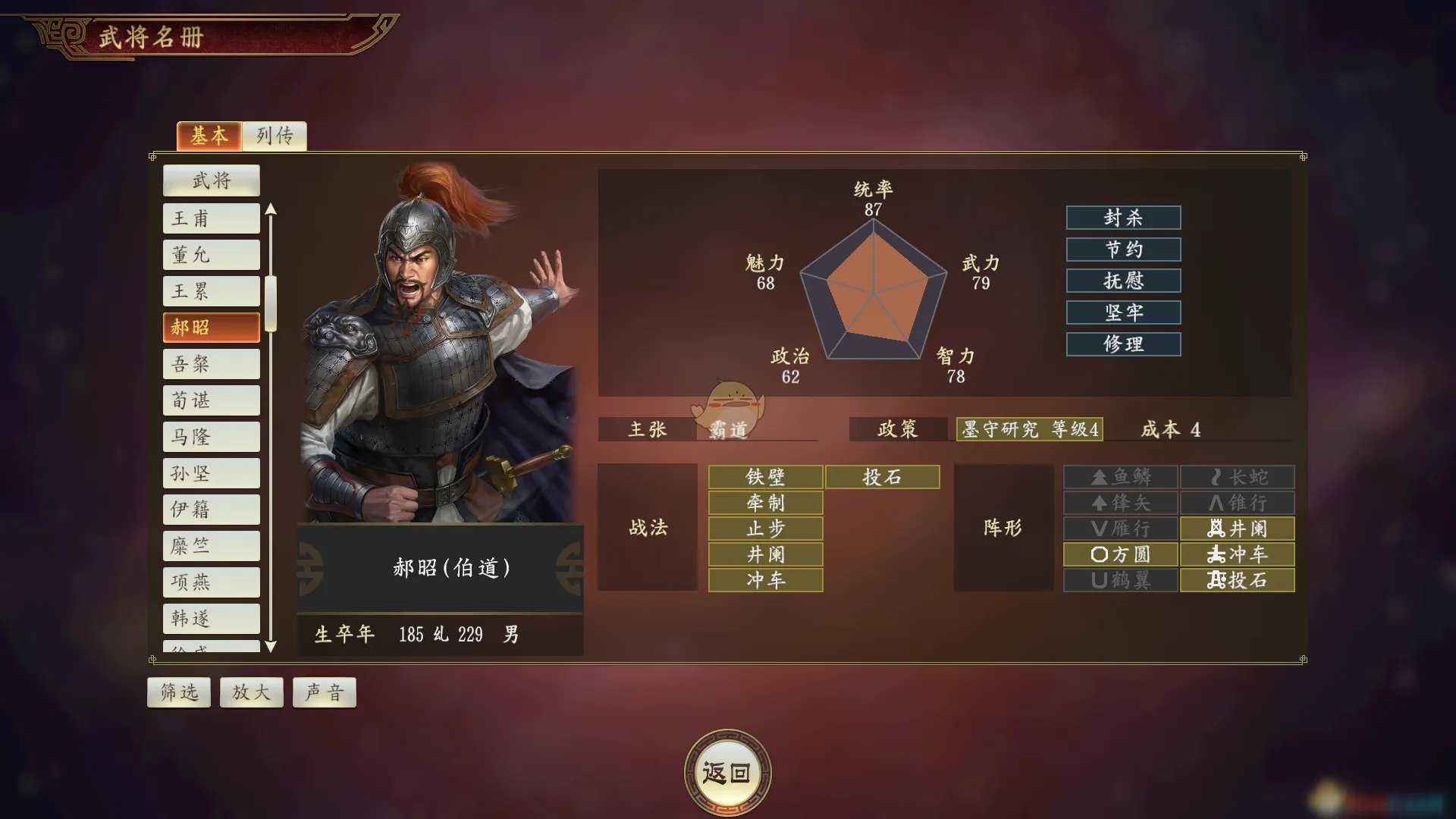1456x819 pixels.
Task: Toggle the 铁壁 tactic selection
Action: (x=764, y=476)
